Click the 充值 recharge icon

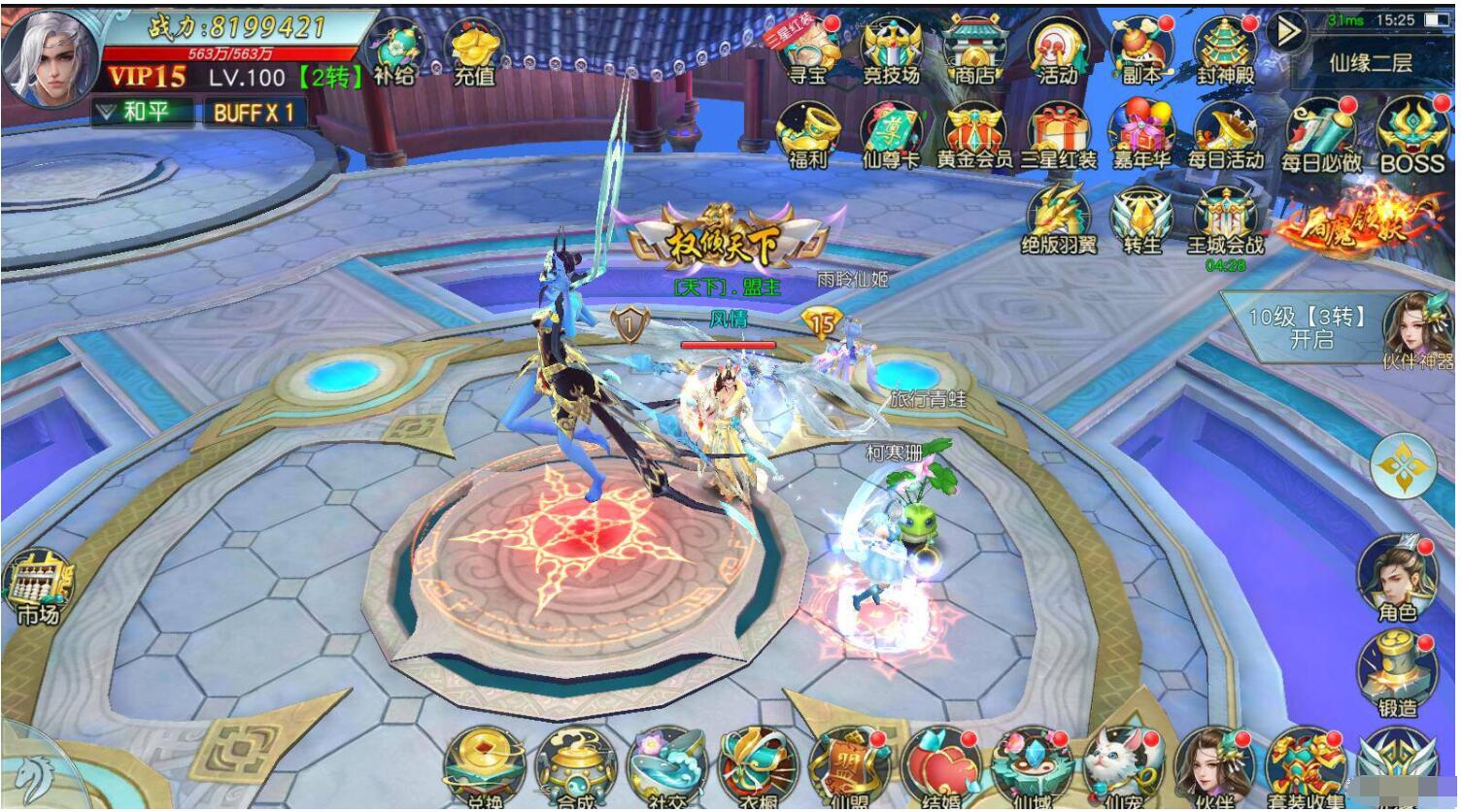coord(474,51)
